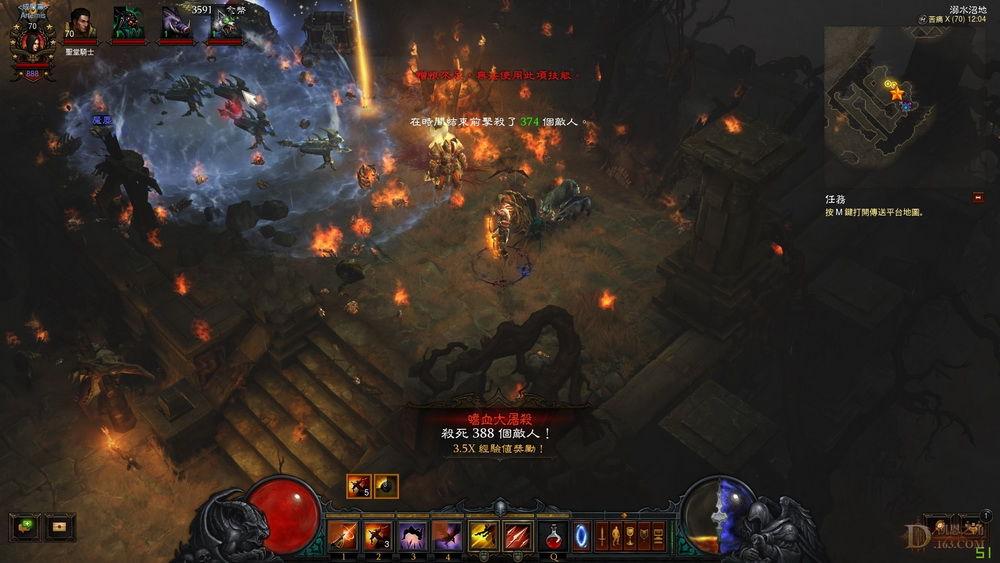Drink the red health potion
Image resolution: width=1000 pixels, height=563 pixels.
click(x=552, y=535)
